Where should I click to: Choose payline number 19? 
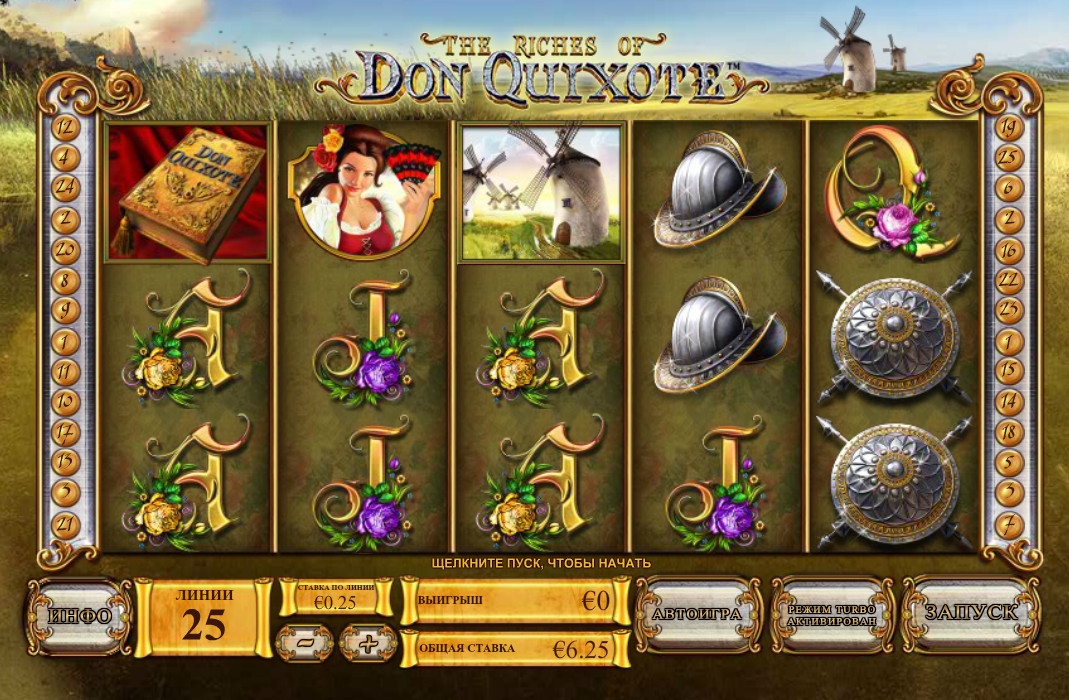point(1008,127)
